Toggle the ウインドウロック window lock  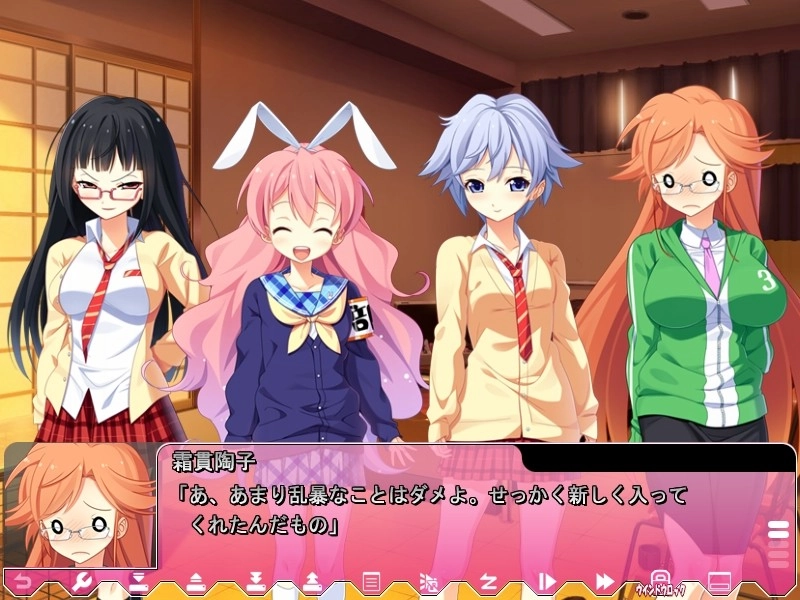point(660,581)
